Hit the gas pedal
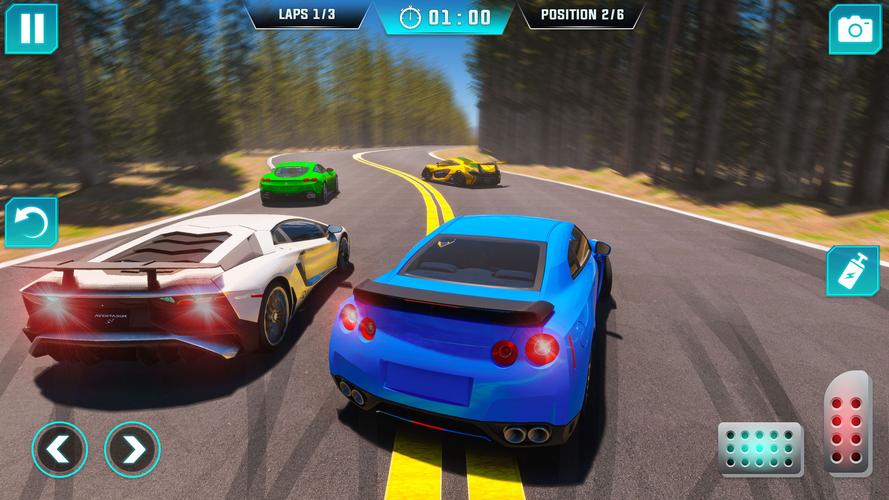 847,422
